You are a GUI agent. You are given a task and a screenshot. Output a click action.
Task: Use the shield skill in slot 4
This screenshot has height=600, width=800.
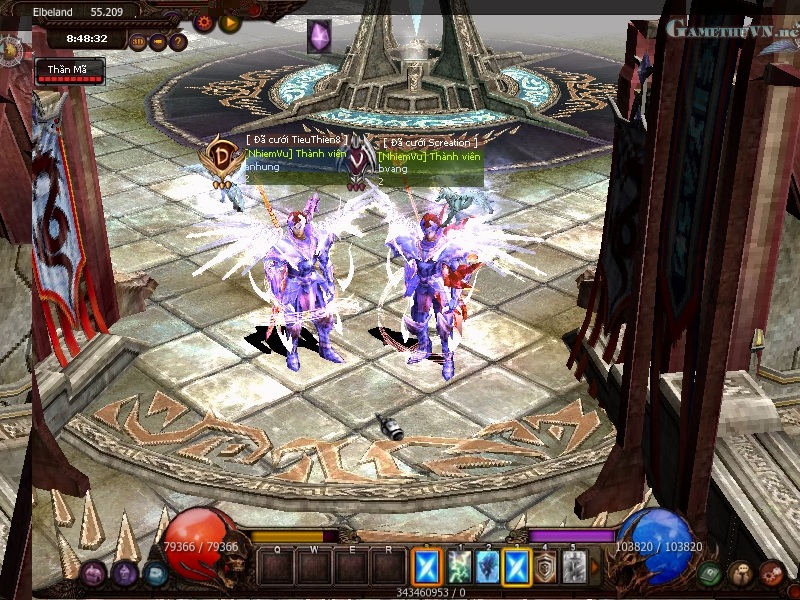545,567
